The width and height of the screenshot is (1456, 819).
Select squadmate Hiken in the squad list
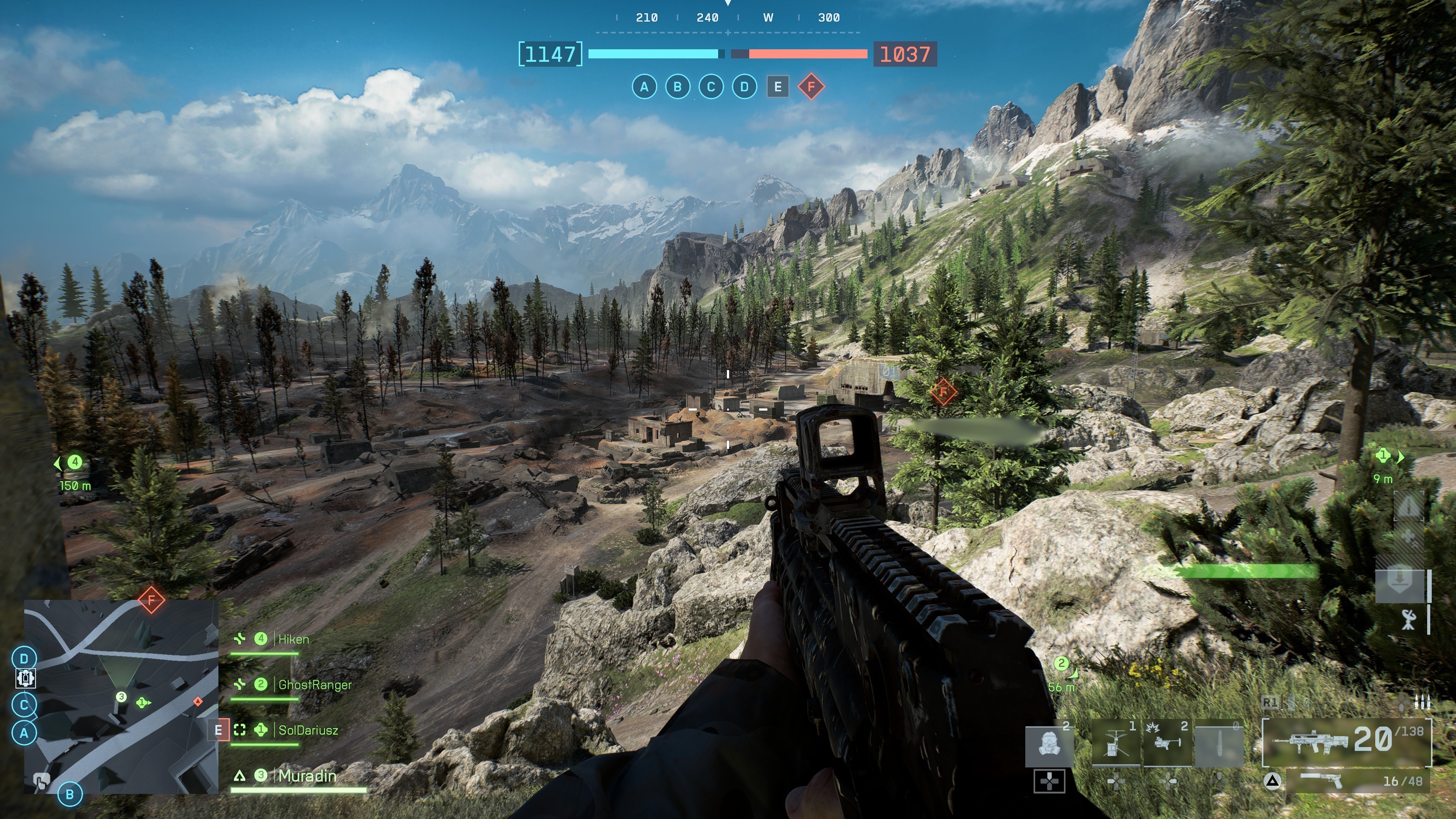(293, 639)
